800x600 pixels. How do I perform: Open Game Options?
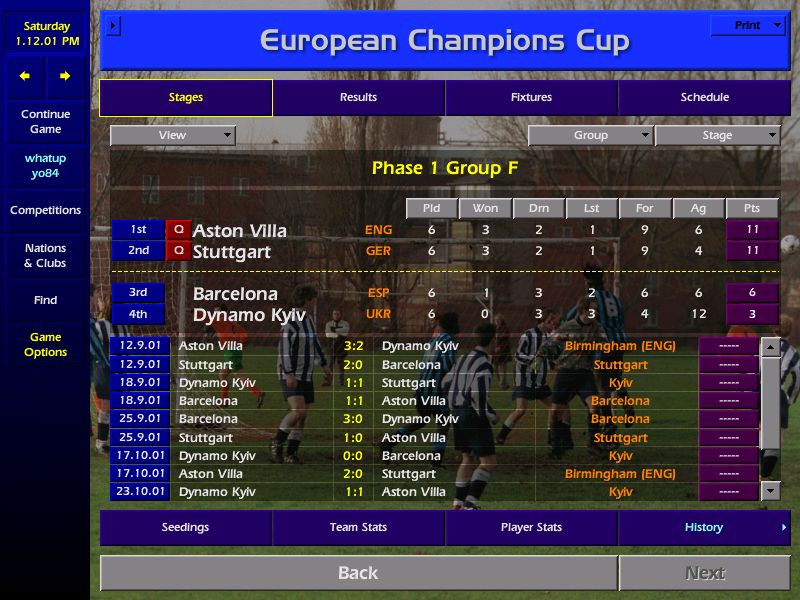45,344
